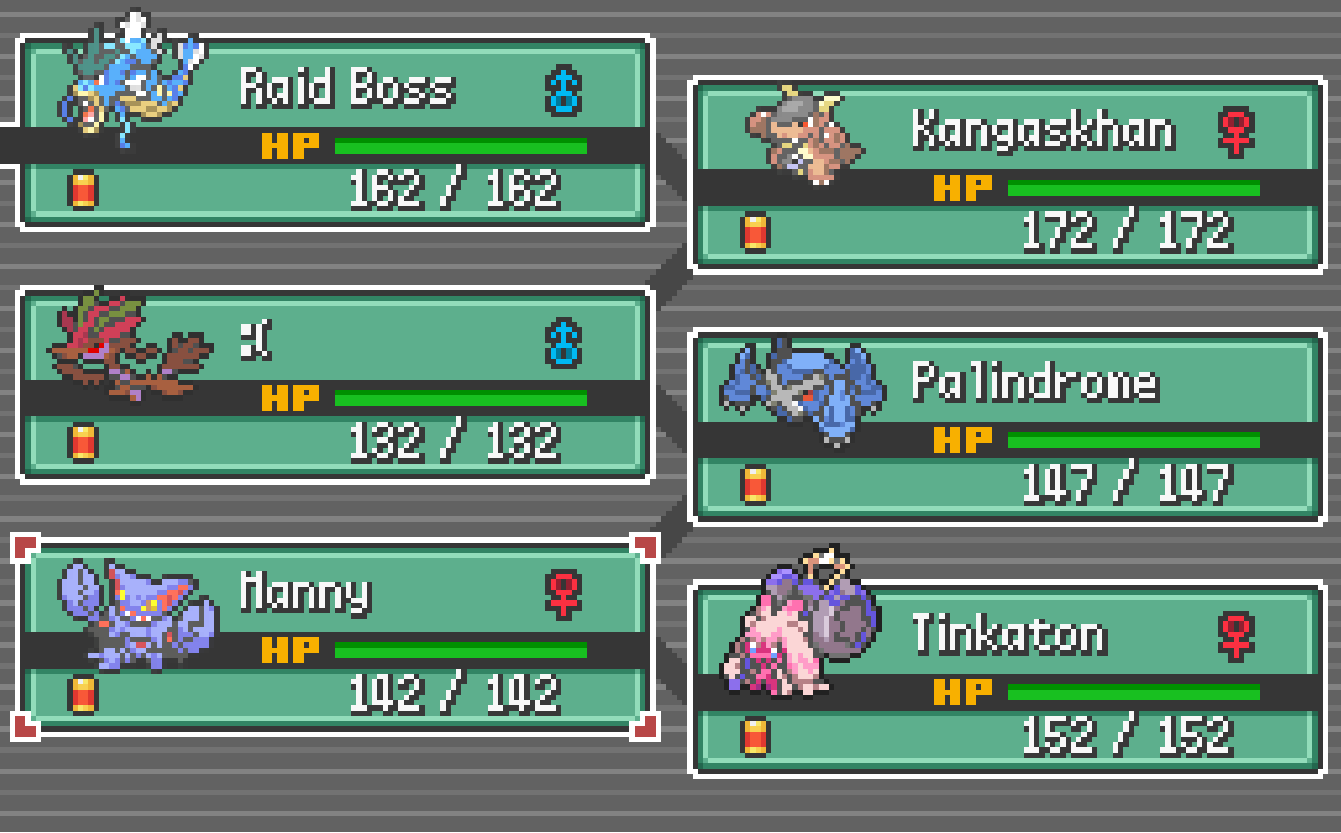The width and height of the screenshot is (1341, 833).
Task: Select the party member named :(
Action: (335, 386)
